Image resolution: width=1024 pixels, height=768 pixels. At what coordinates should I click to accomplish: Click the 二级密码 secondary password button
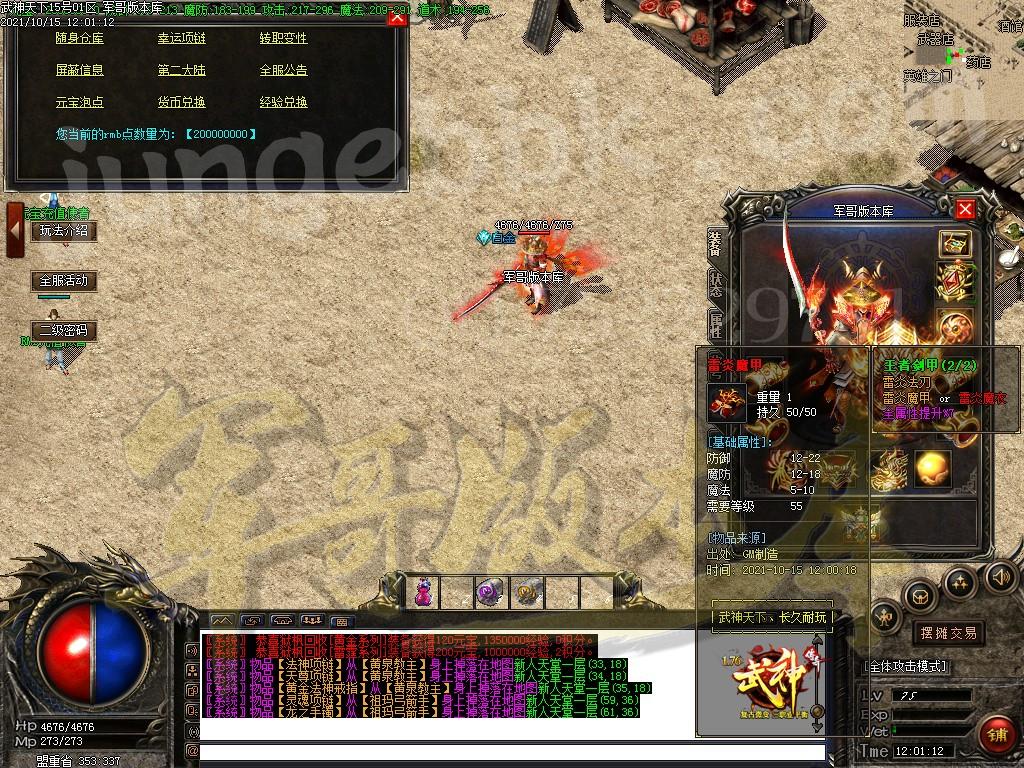coord(64,330)
